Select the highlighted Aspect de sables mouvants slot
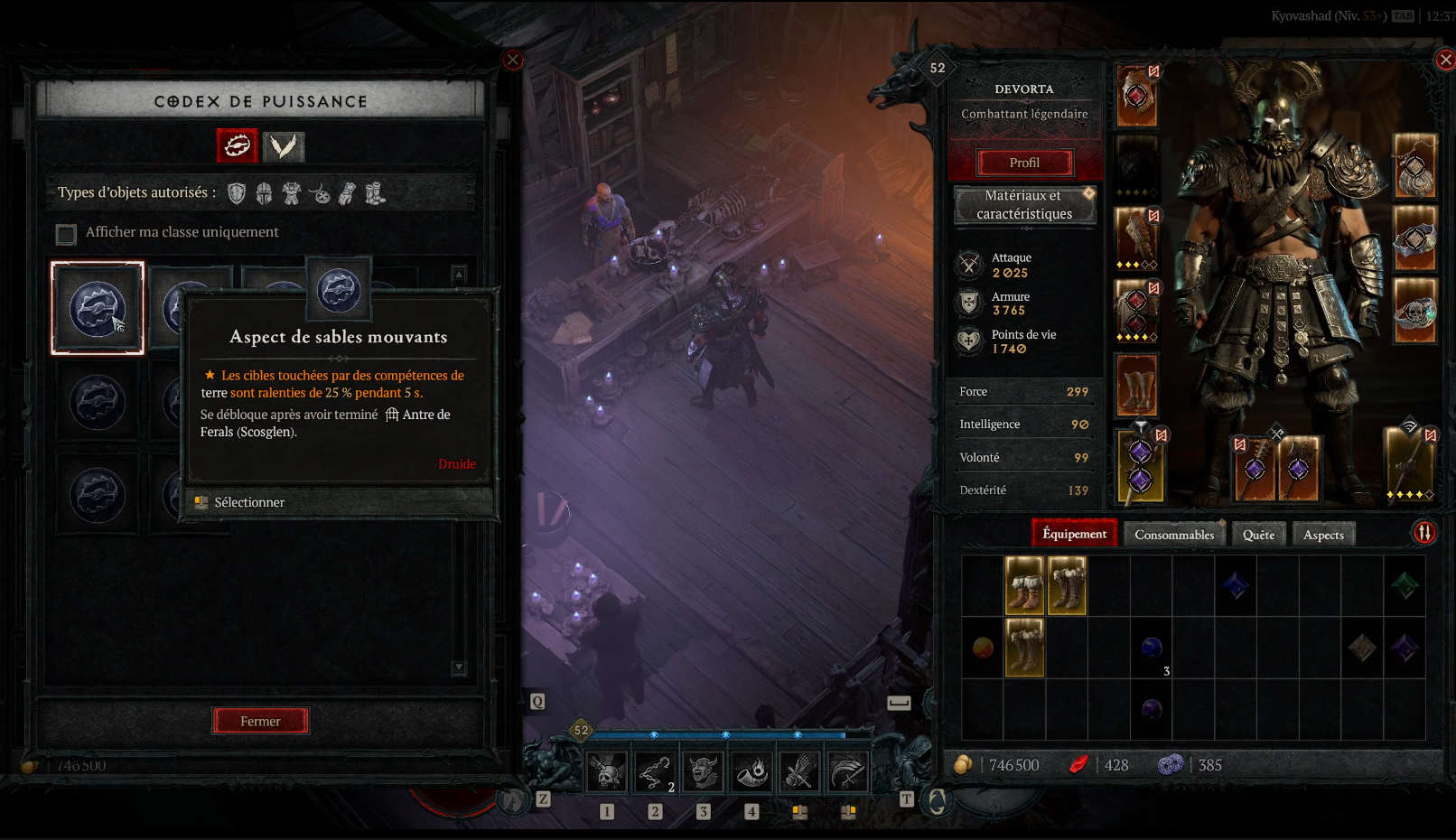 tap(98, 308)
